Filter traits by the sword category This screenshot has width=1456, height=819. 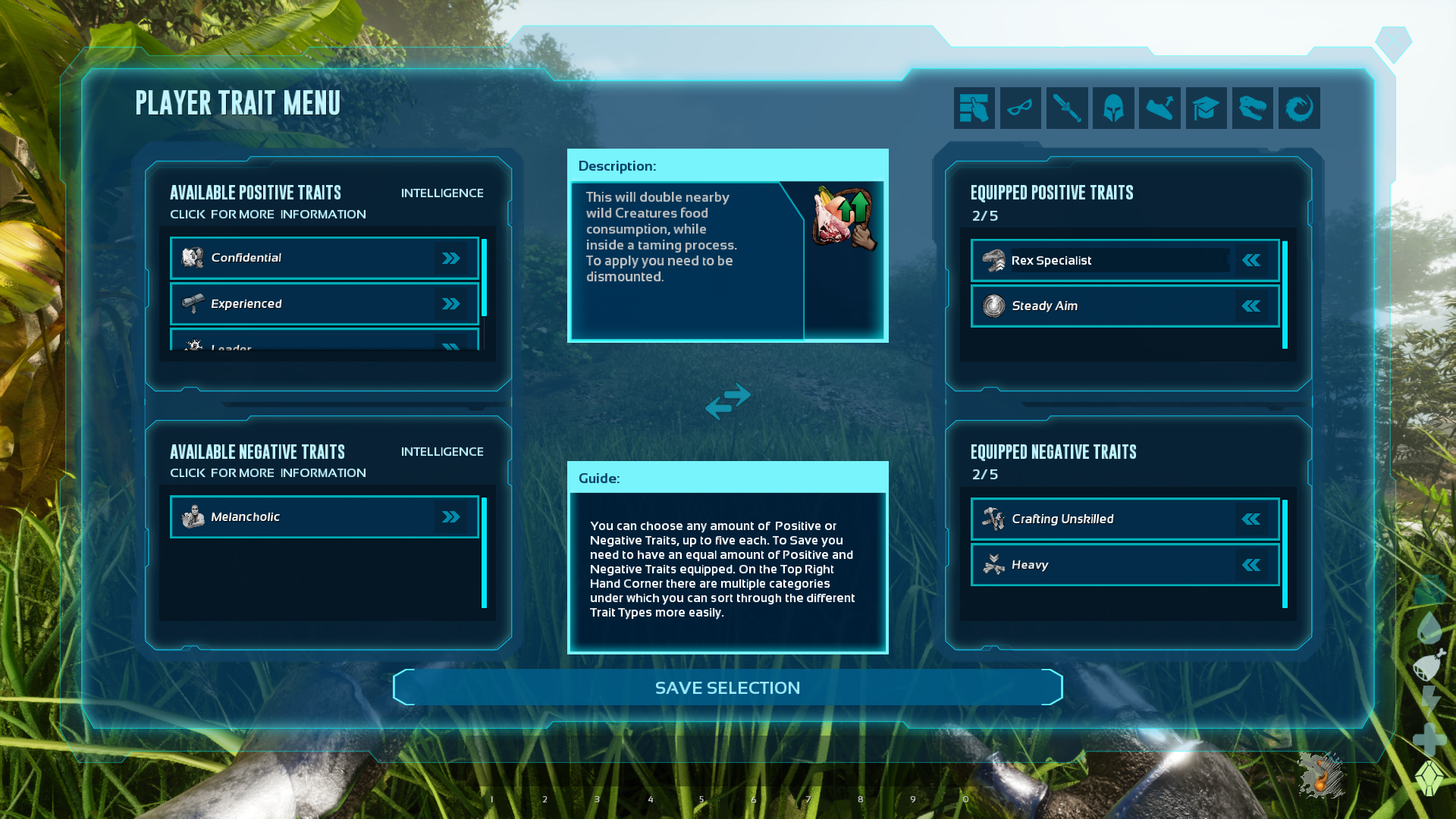(x=1067, y=108)
